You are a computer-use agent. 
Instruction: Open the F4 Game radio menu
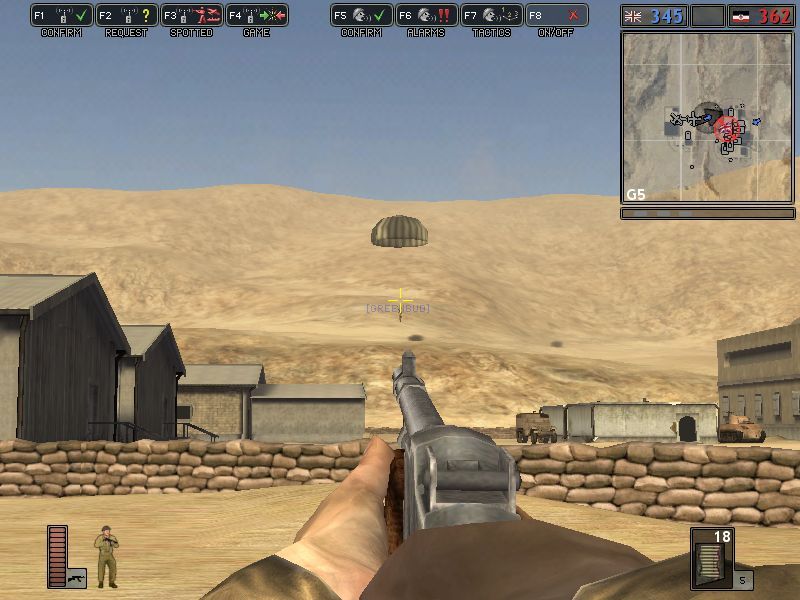257,16
